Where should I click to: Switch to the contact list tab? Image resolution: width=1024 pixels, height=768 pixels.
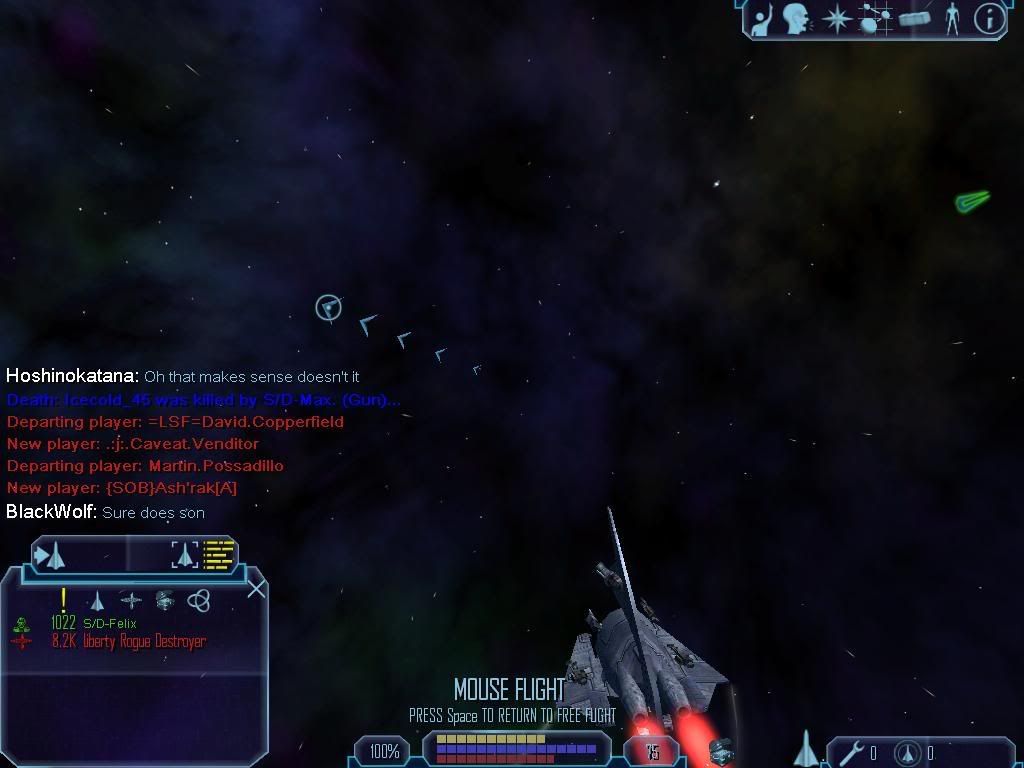tap(207, 554)
